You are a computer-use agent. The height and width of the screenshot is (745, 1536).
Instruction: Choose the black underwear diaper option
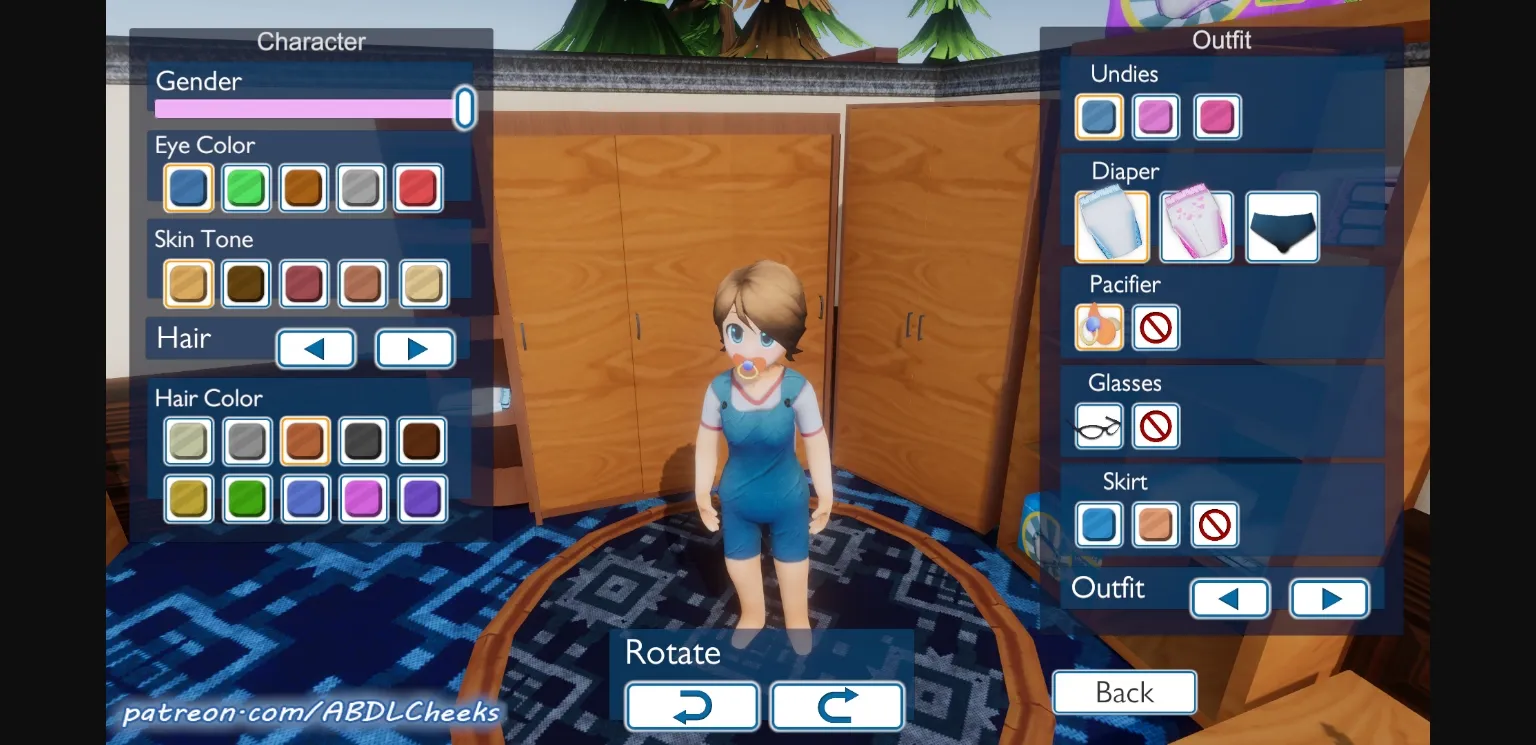pyautogui.click(x=1282, y=226)
